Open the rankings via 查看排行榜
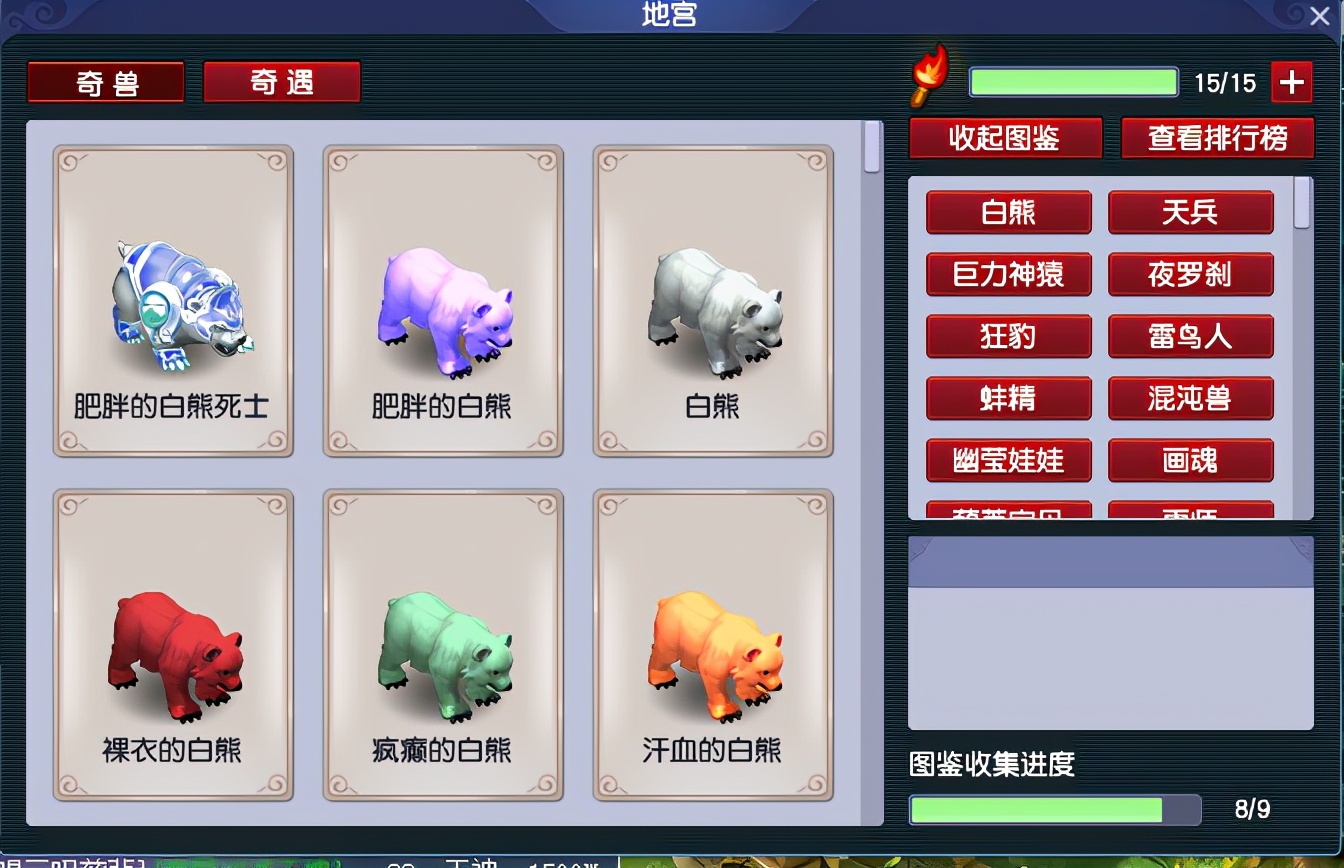 1217,138
